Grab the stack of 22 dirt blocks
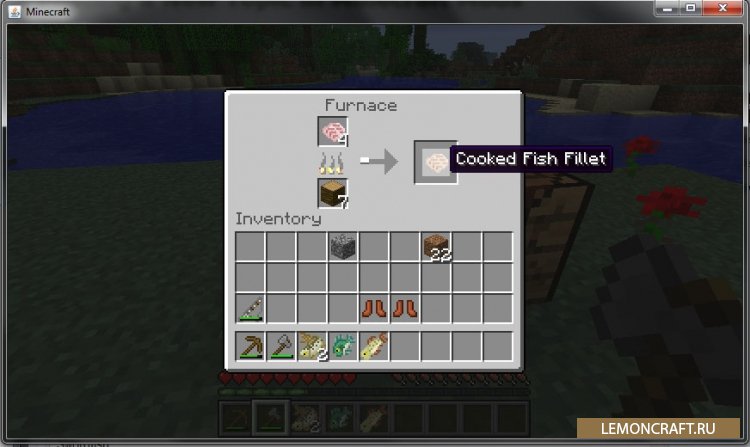Screen dimensions: 750x447 point(435,247)
